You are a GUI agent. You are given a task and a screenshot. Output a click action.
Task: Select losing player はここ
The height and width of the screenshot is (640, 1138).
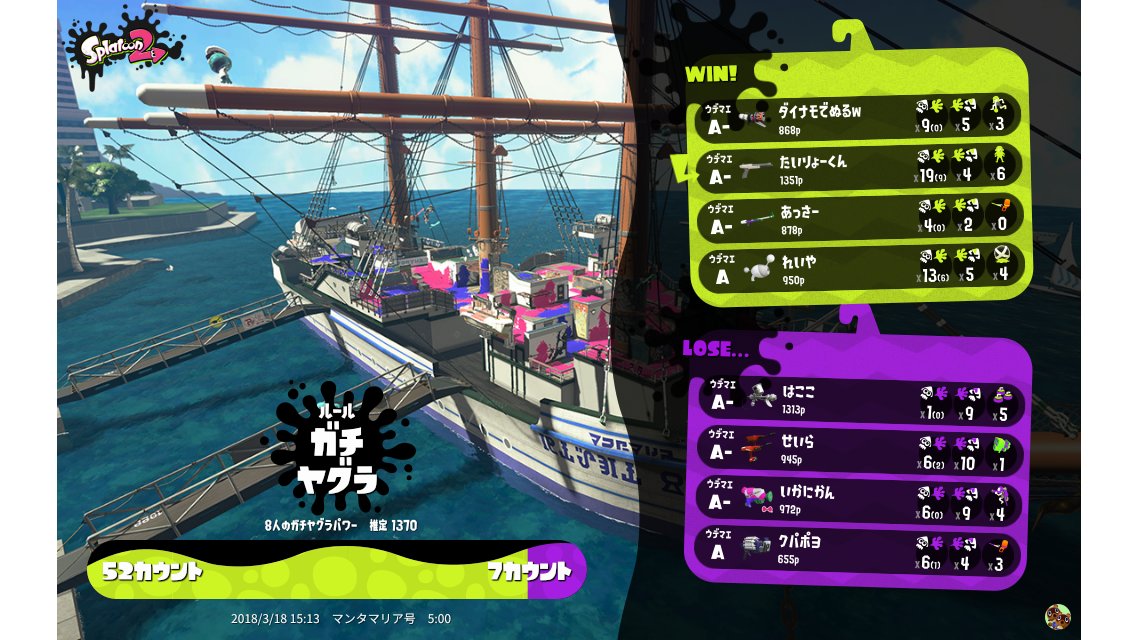[x=858, y=399]
